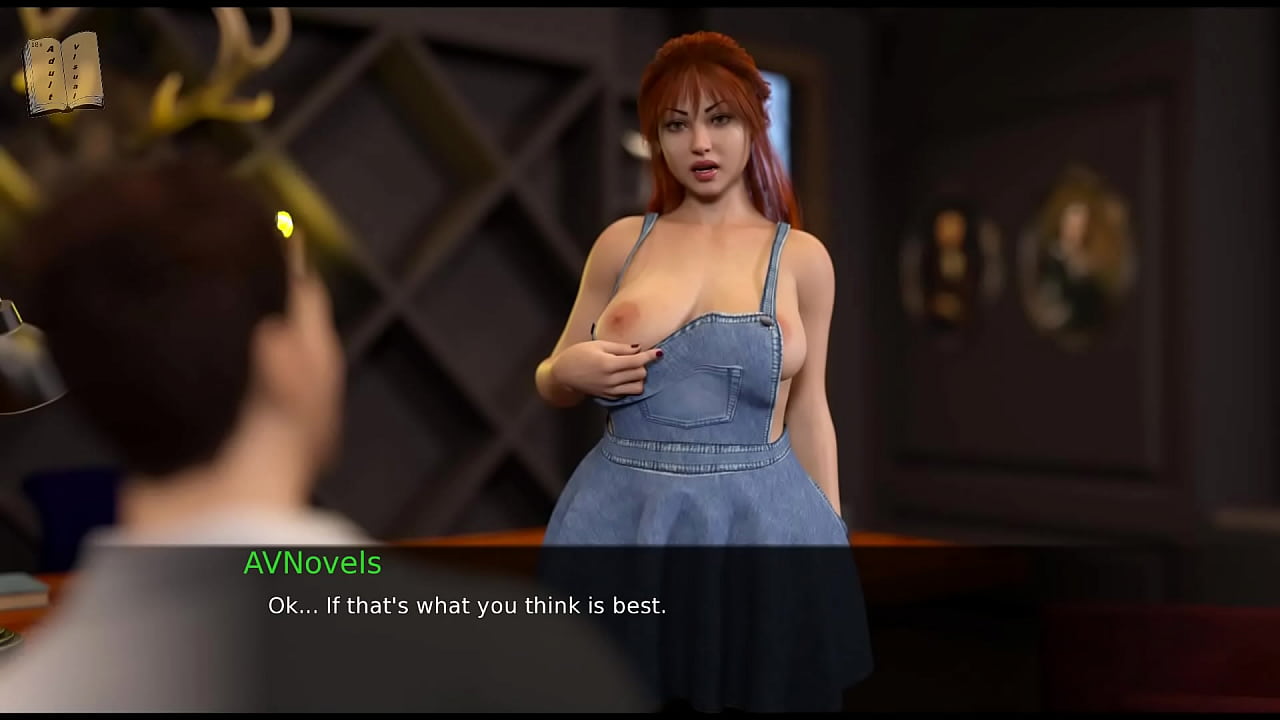Click the dialogue line to advance
Screen dimensions: 1280x720
coord(465,605)
